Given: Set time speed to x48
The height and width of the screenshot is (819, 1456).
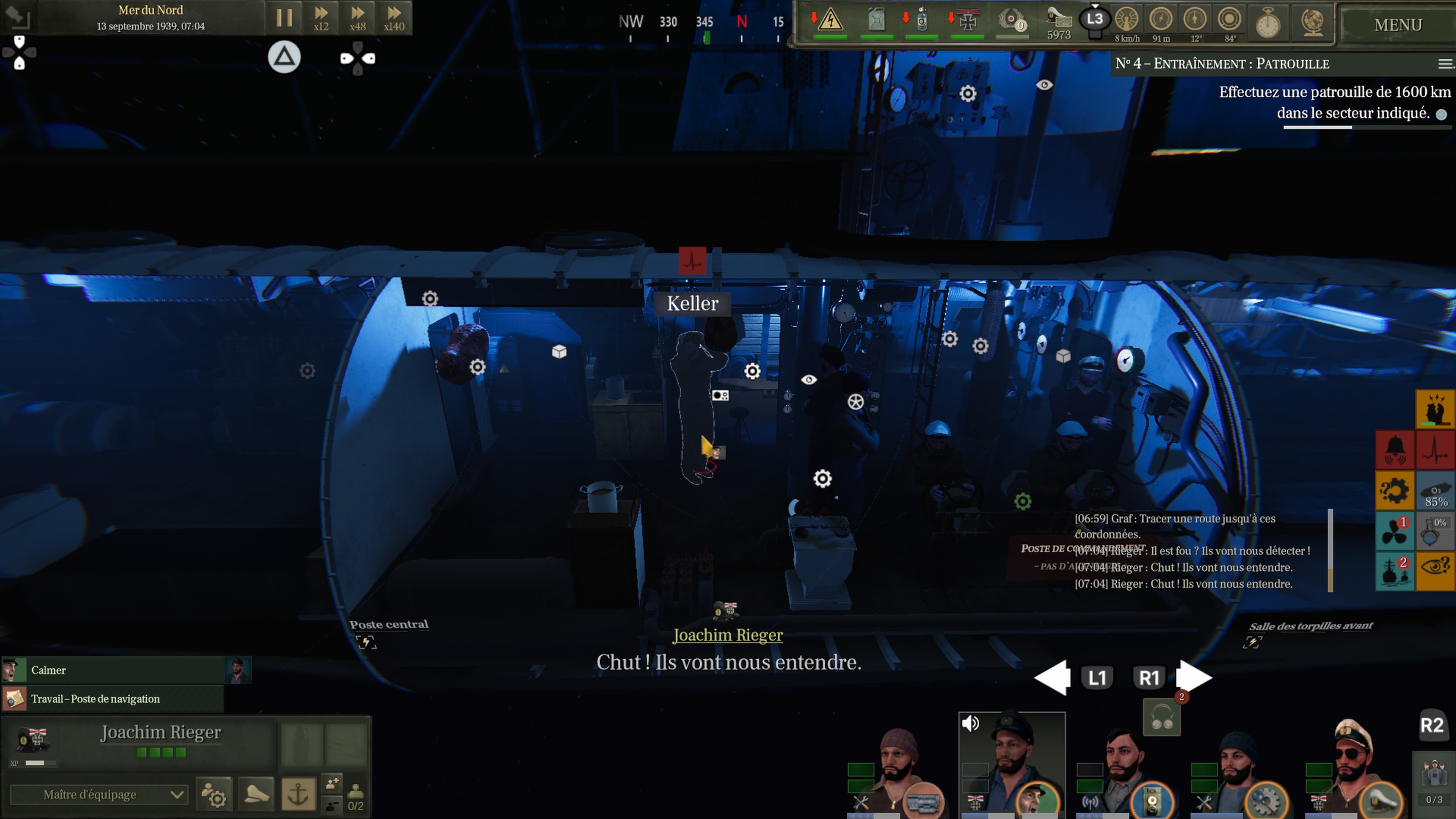Looking at the screenshot, I should [x=357, y=18].
